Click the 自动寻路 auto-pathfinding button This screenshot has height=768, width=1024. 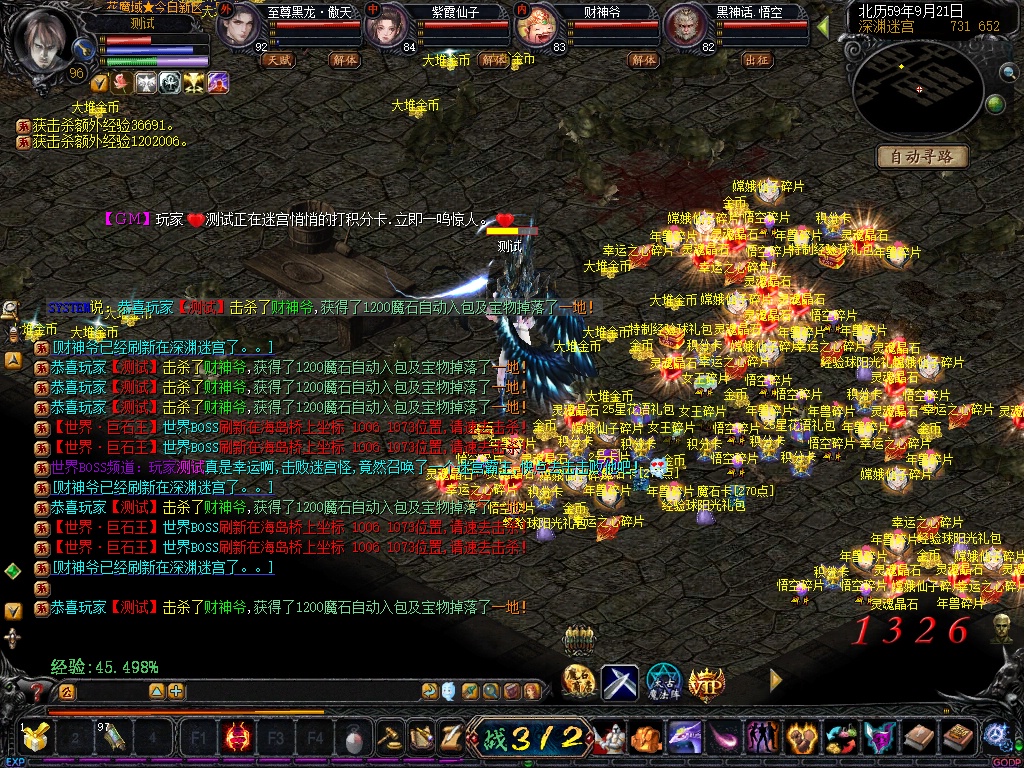(923, 156)
